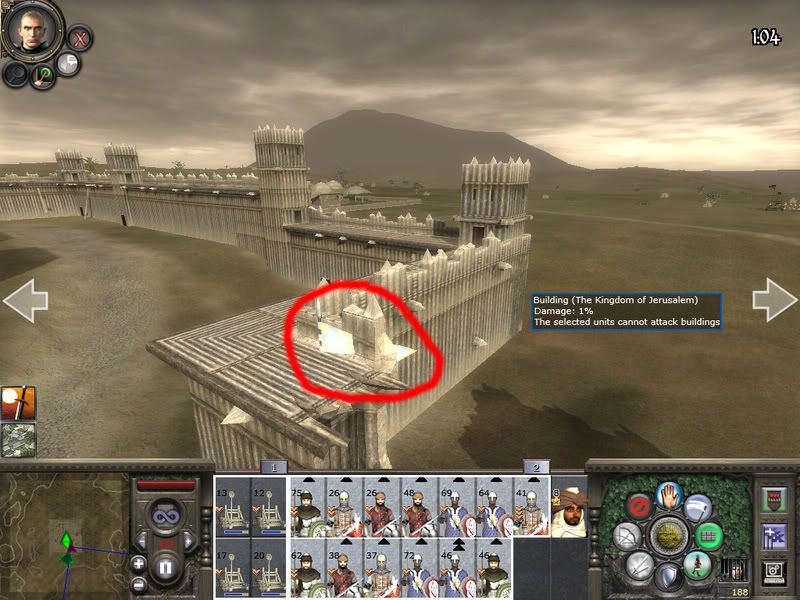Dismiss the advisor with the red X
The width and height of the screenshot is (800, 600).
80,39
